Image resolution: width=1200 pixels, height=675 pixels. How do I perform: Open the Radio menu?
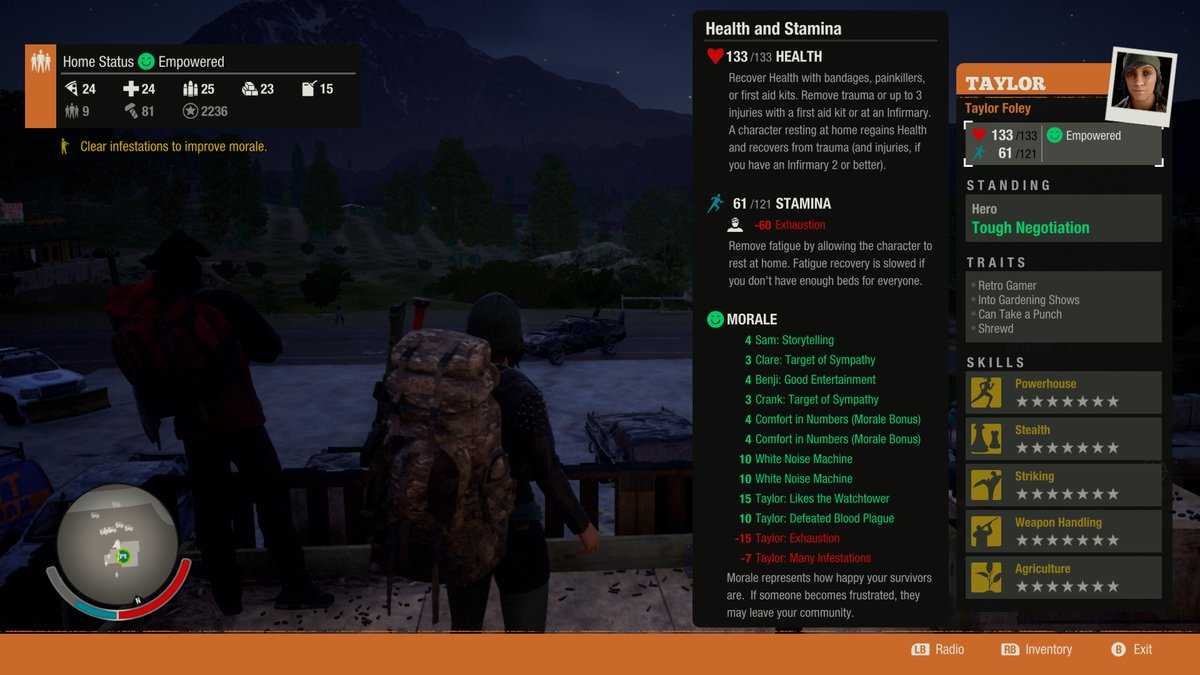(x=938, y=650)
